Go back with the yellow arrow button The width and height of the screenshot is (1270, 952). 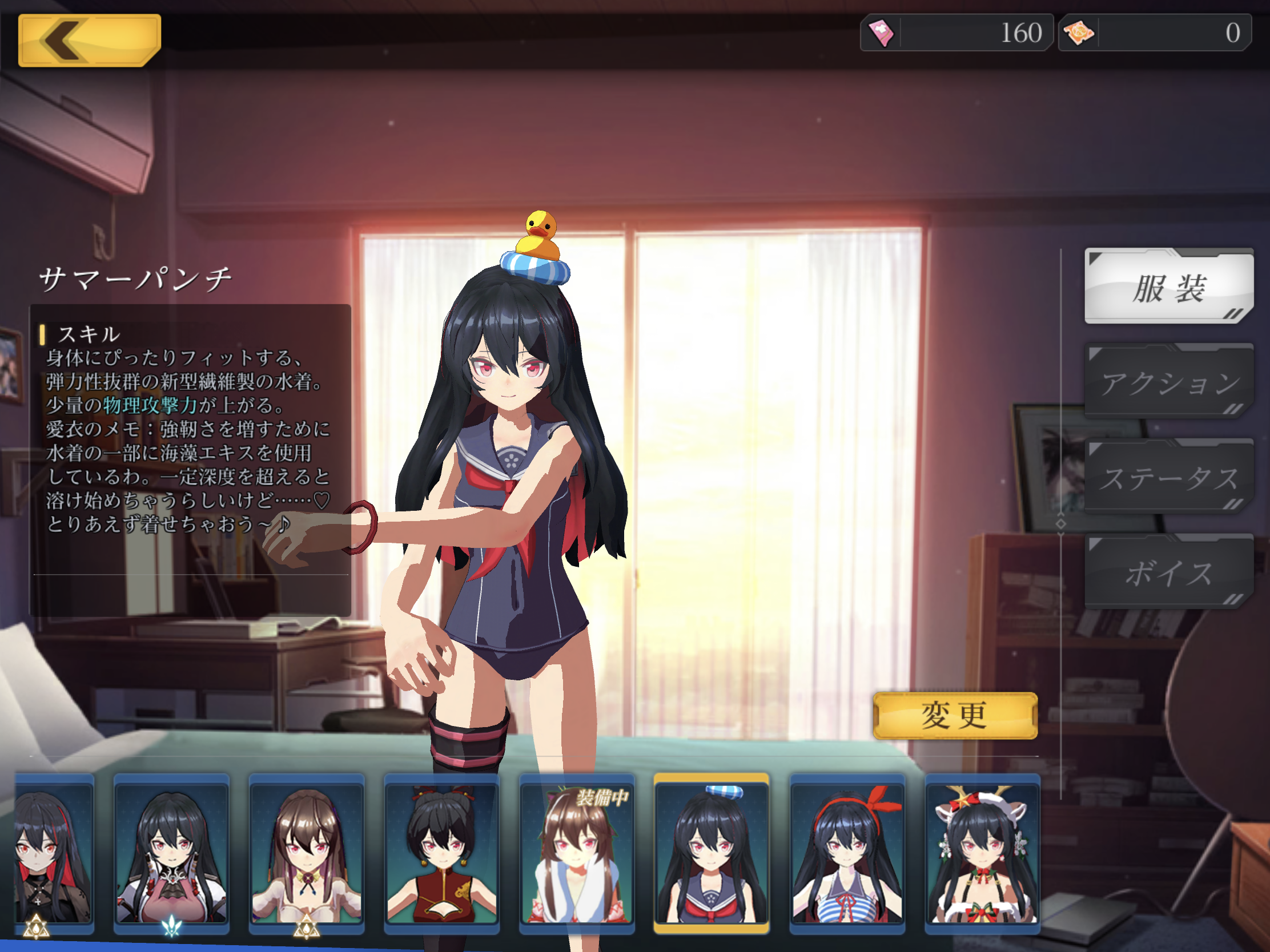(x=89, y=39)
